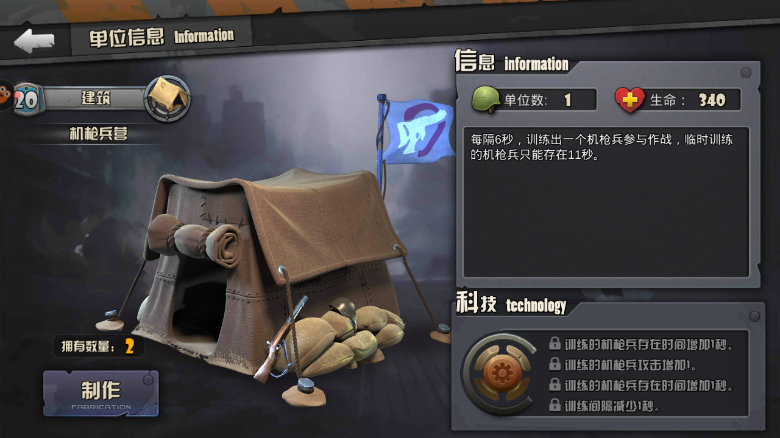Go back using the arrow button
780x438 pixels.
(34, 41)
